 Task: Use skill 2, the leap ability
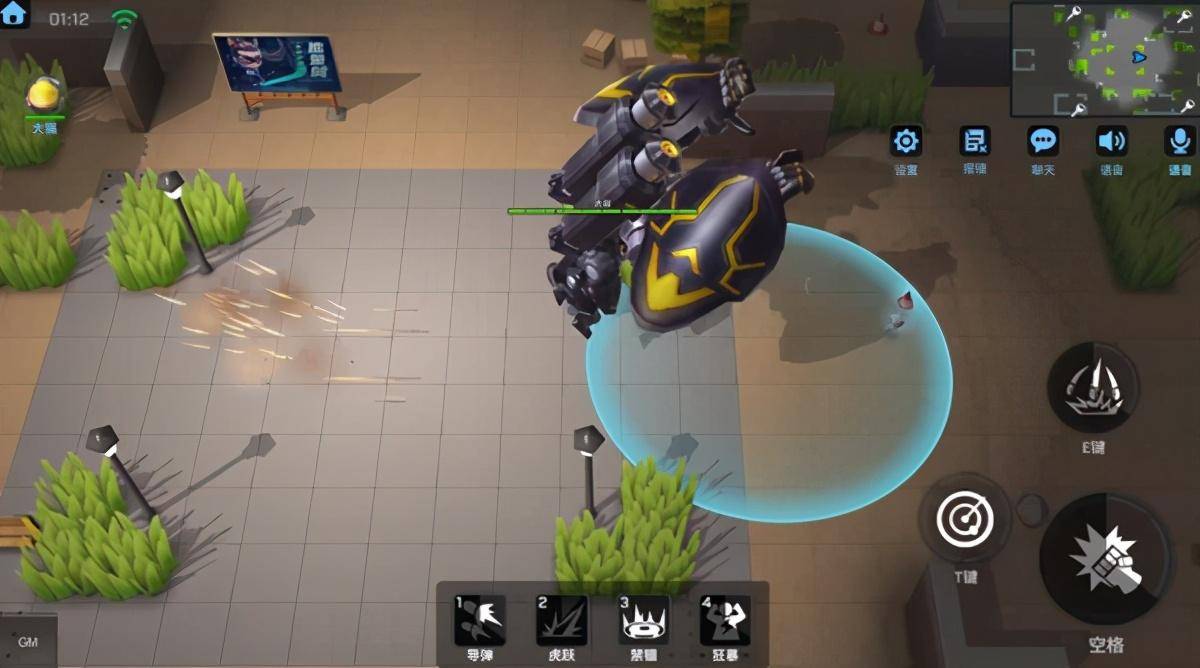pyautogui.click(x=561, y=620)
